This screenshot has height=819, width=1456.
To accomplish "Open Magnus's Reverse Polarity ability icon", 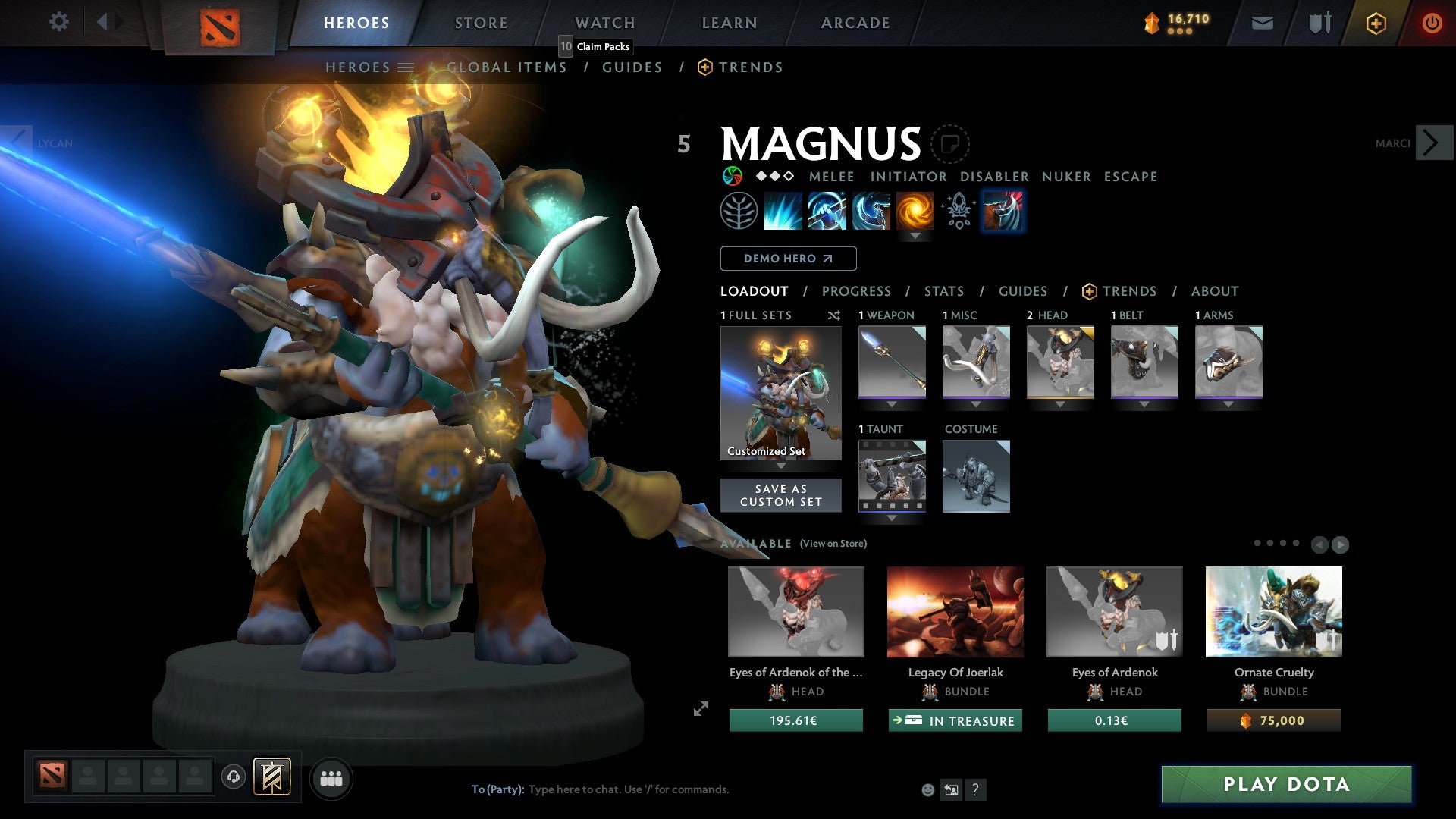I will pos(915,210).
